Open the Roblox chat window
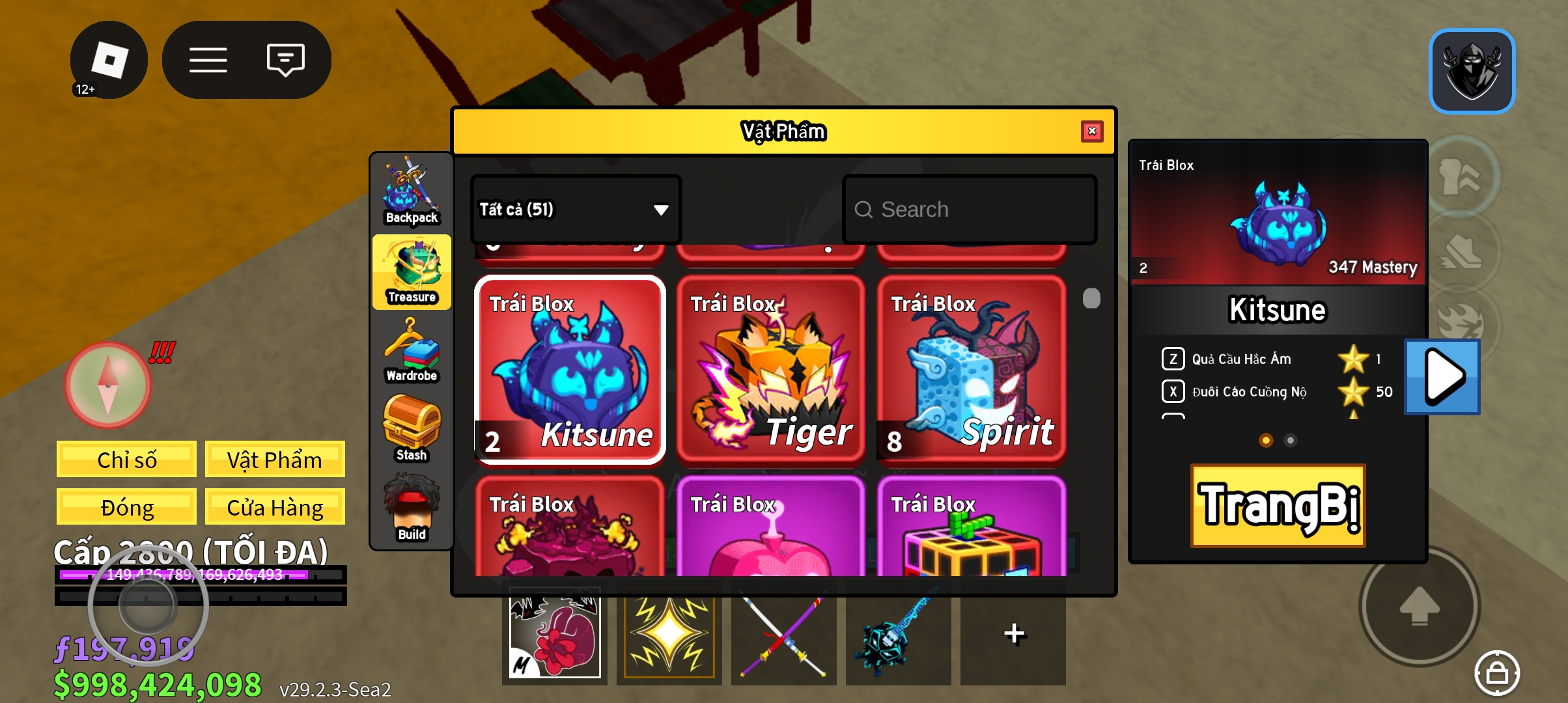The image size is (1568, 703). click(x=285, y=60)
